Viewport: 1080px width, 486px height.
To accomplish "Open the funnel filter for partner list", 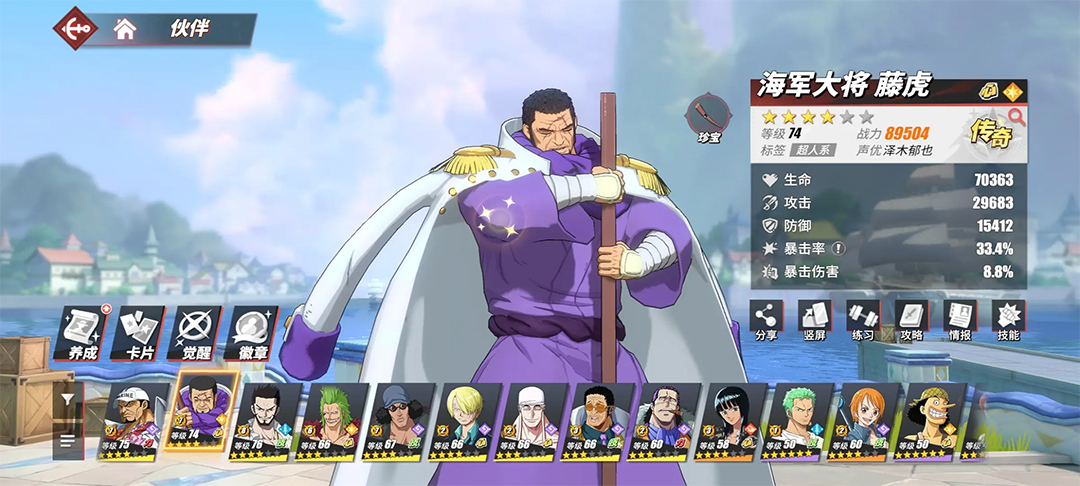I will pos(68,398).
